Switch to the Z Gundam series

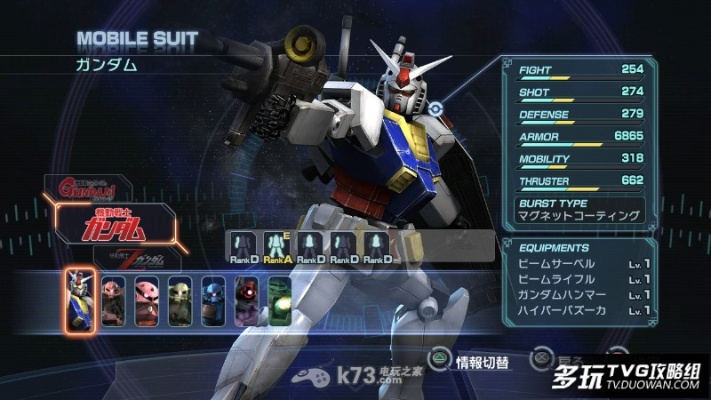click(x=140, y=259)
